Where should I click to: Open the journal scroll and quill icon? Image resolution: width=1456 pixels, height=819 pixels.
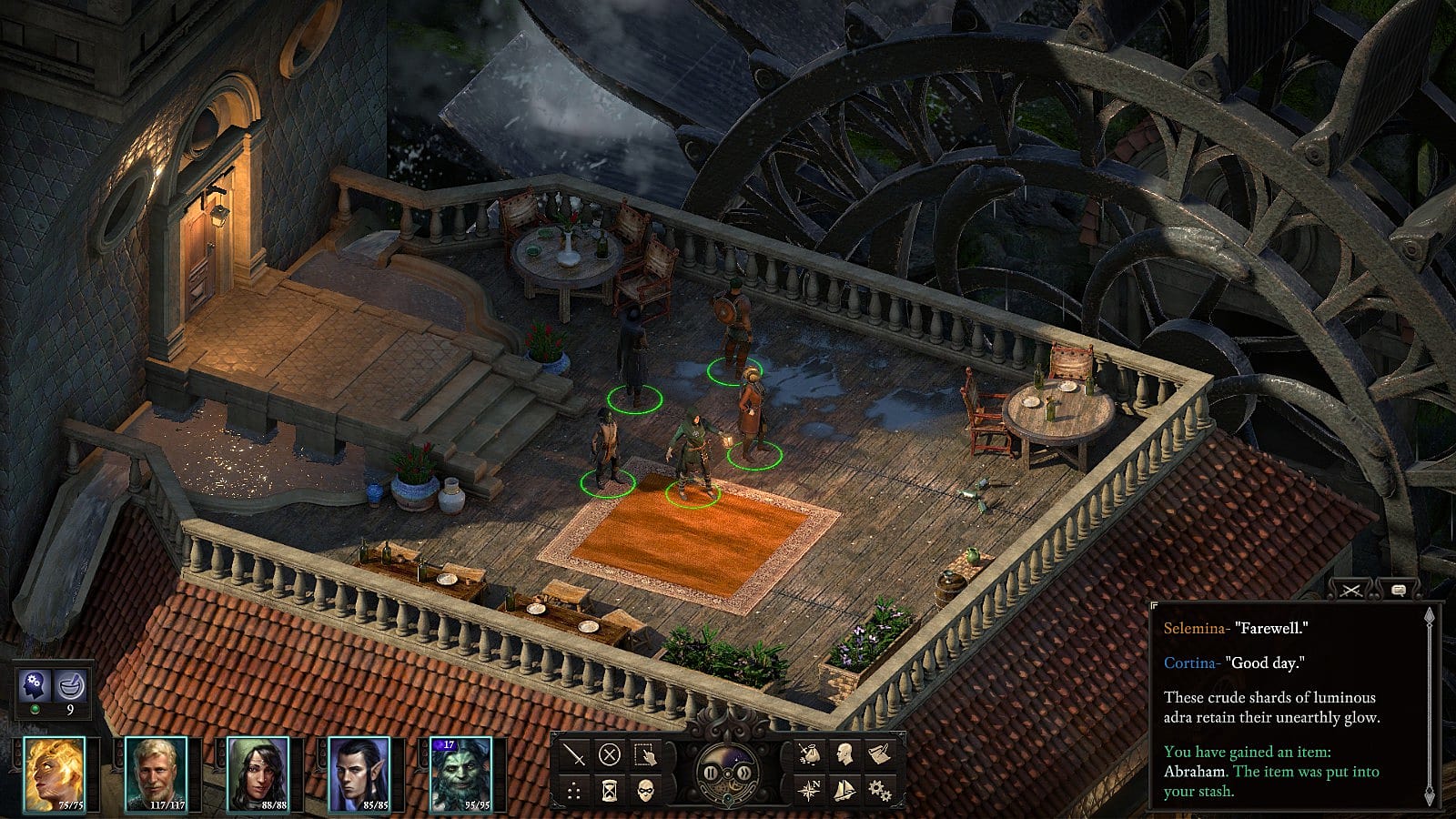pos(880,754)
